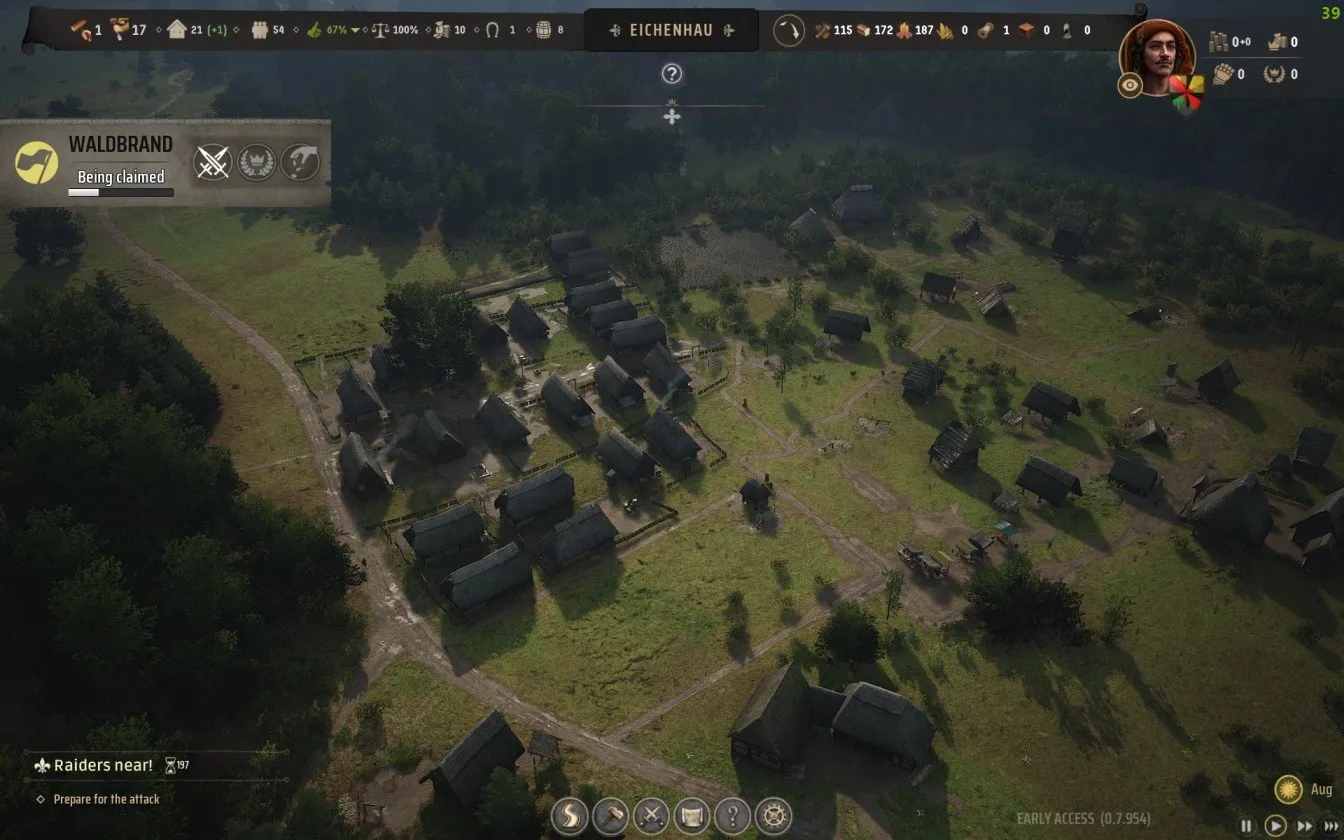Image resolution: width=1344 pixels, height=840 pixels.
Task: Set game to double fast-forward speed
Action: tap(1303, 826)
